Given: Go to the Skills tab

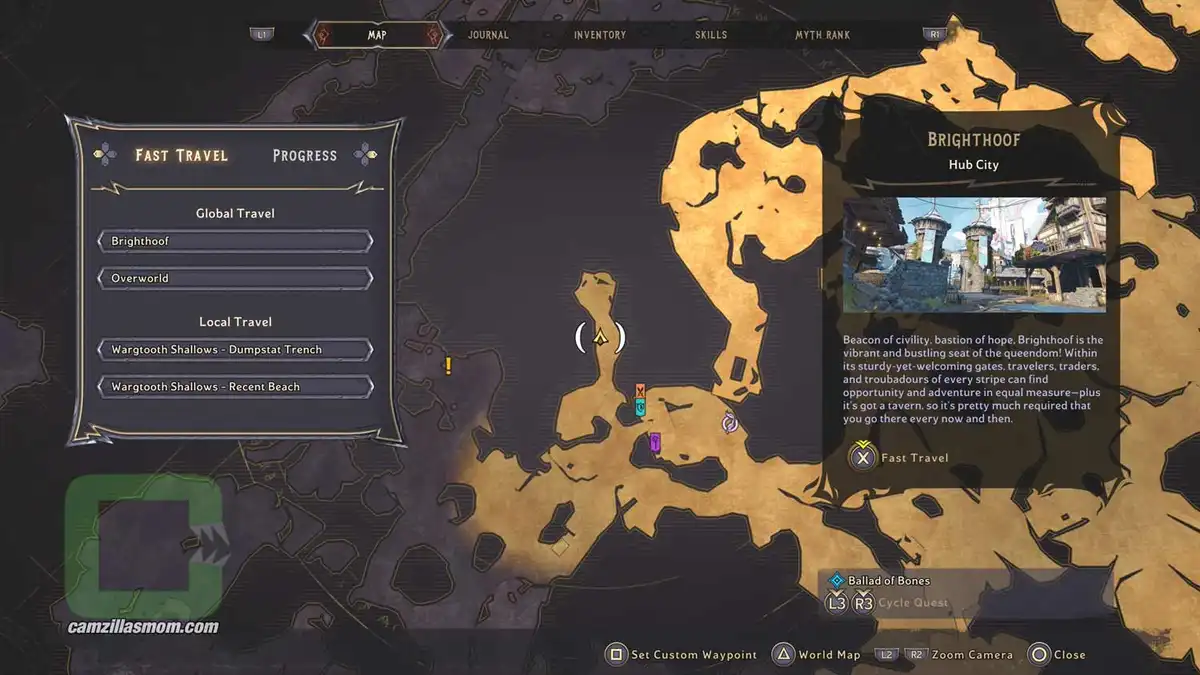Looking at the screenshot, I should [x=711, y=35].
